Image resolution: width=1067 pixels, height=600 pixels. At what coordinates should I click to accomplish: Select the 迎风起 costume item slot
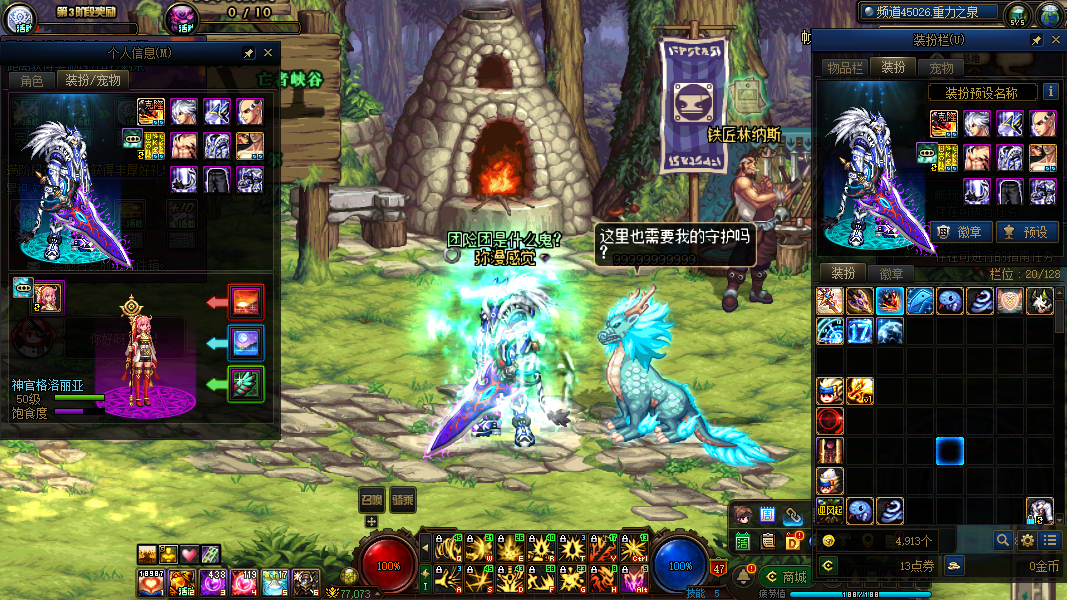pyautogui.click(x=829, y=511)
